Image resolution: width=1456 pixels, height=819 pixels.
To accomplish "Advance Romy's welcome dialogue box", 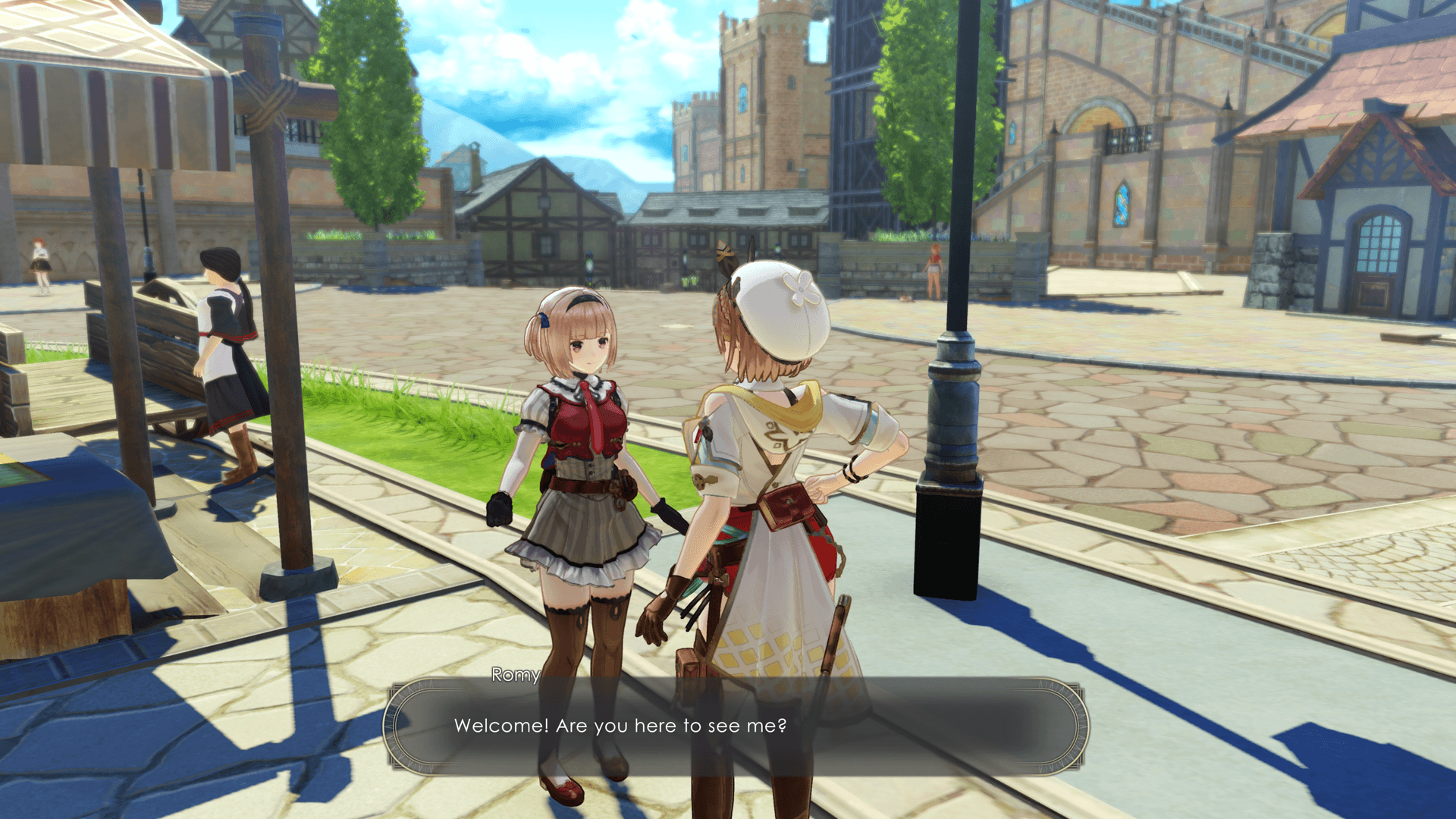I will pos(734,726).
